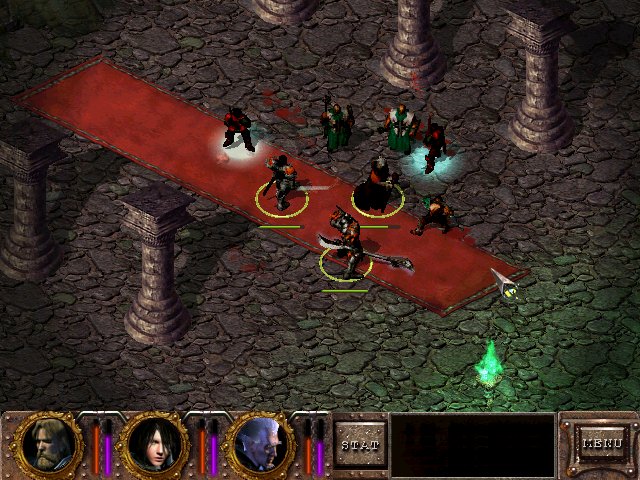The height and width of the screenshot is (480, 640).
Task: Select the circled swordsman on the carpet
Action: point(280,181)
